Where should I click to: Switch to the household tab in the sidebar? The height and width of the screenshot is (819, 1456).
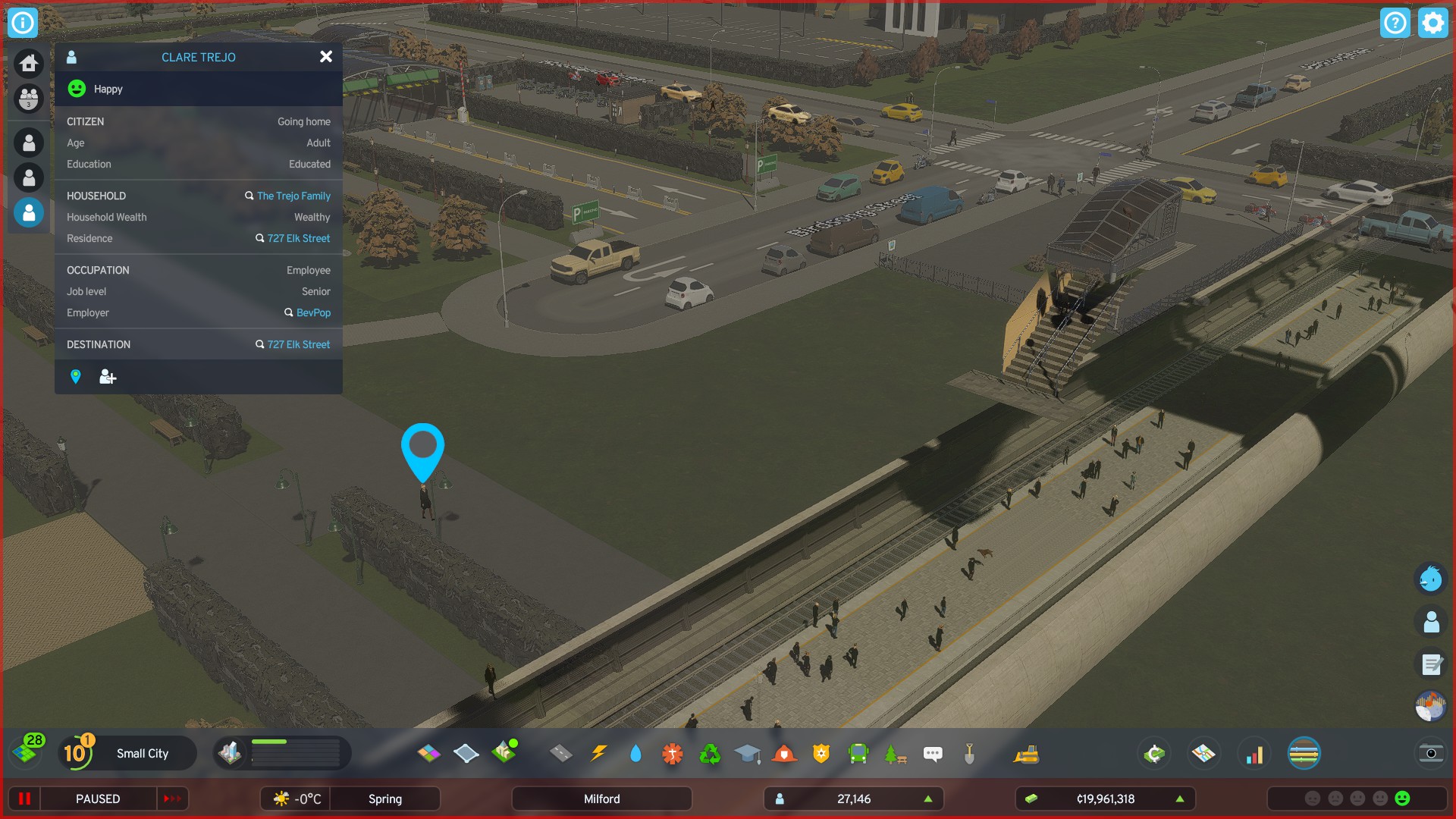click(28, 99)
